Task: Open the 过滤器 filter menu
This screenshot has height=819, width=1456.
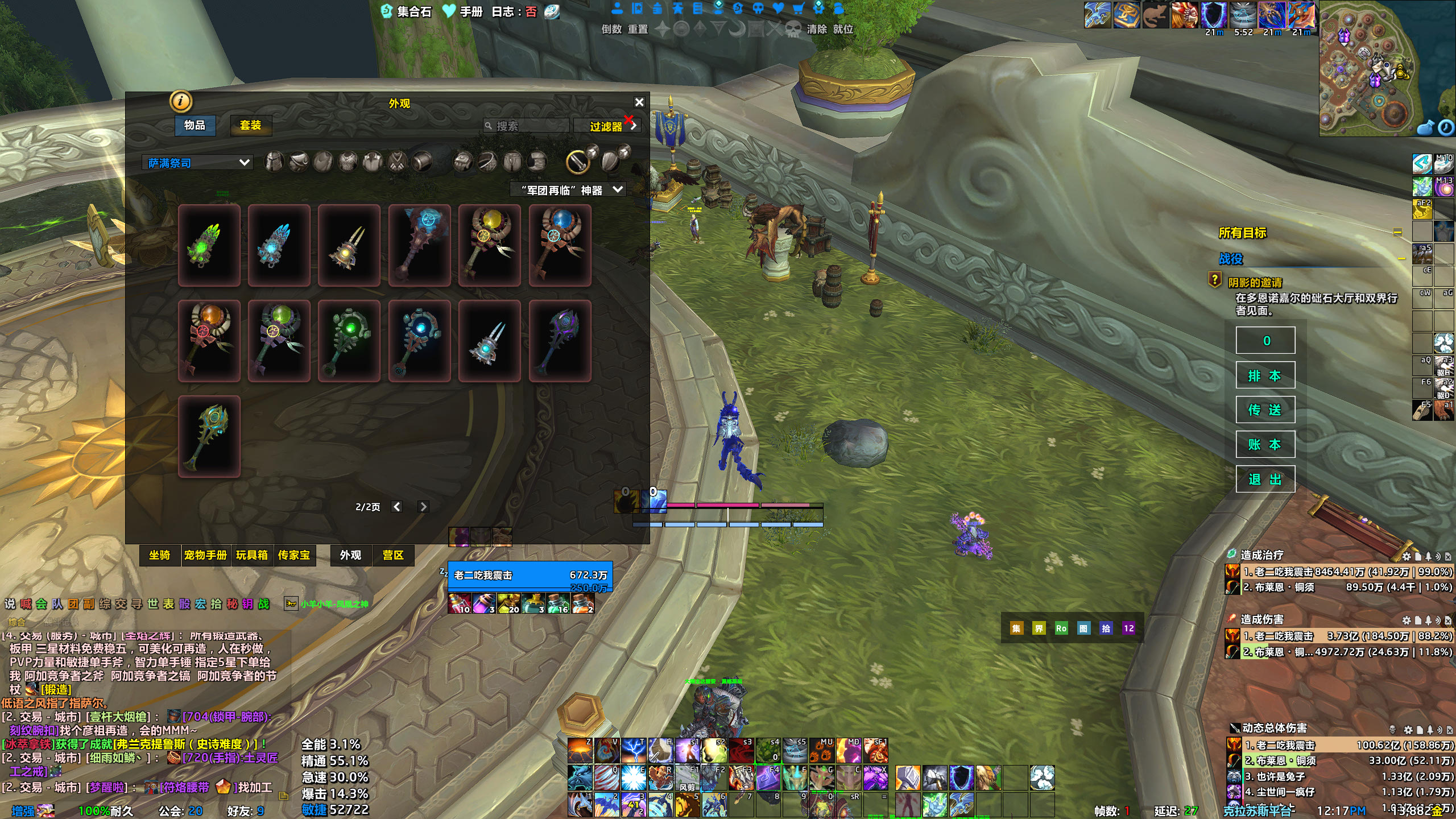Action: point(607,126)
